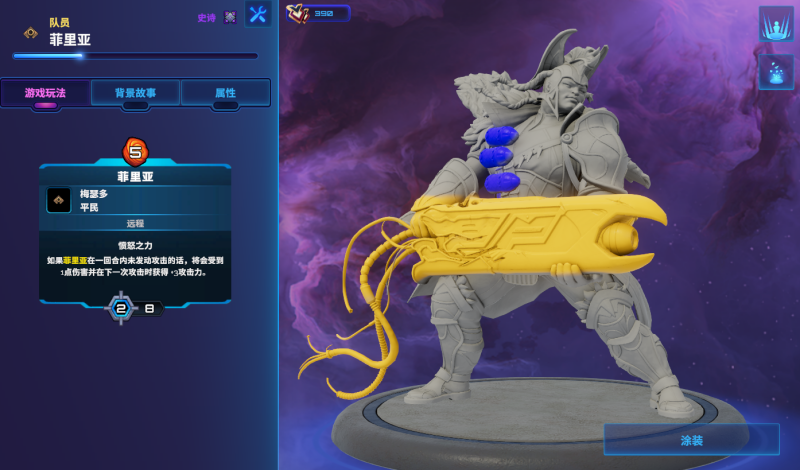The image size is (800, 470).
Task: Activate the sparkling particle effect icon
Action: (x=776, y=72)
